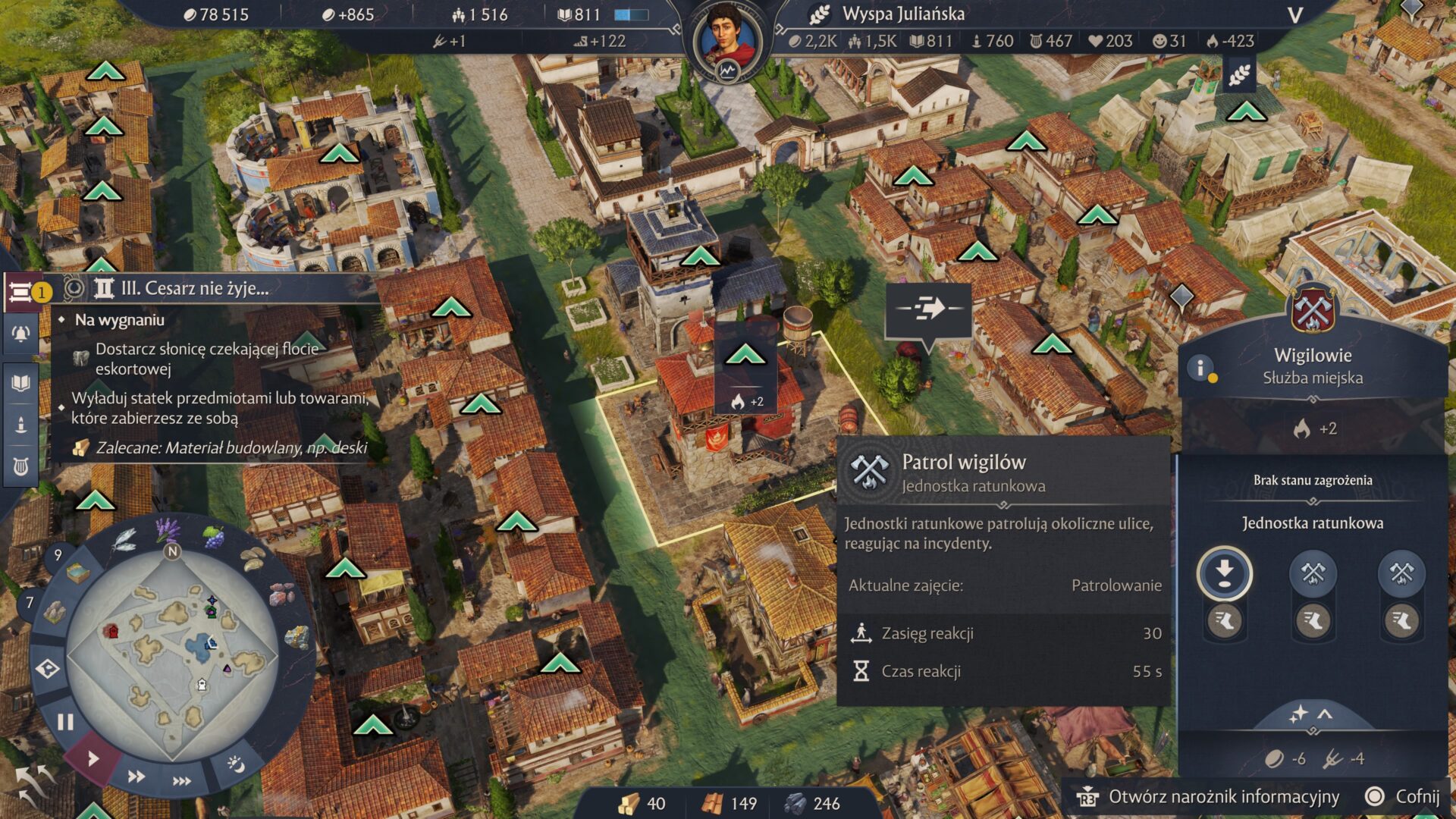Click the move arrow bubble above the building
Screen dimensions: 1456x819
(x=929, y=309)
